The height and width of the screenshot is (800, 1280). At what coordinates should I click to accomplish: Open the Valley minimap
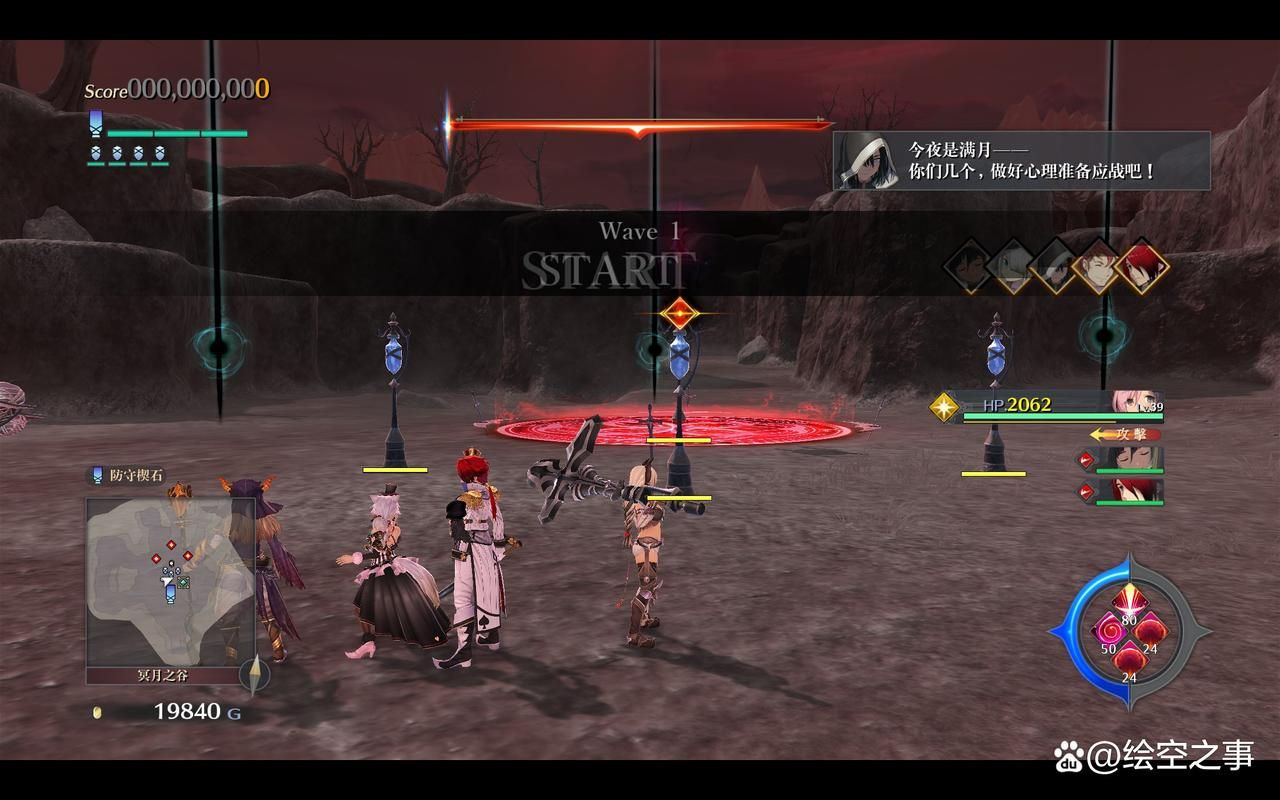[x=170, y=582]
